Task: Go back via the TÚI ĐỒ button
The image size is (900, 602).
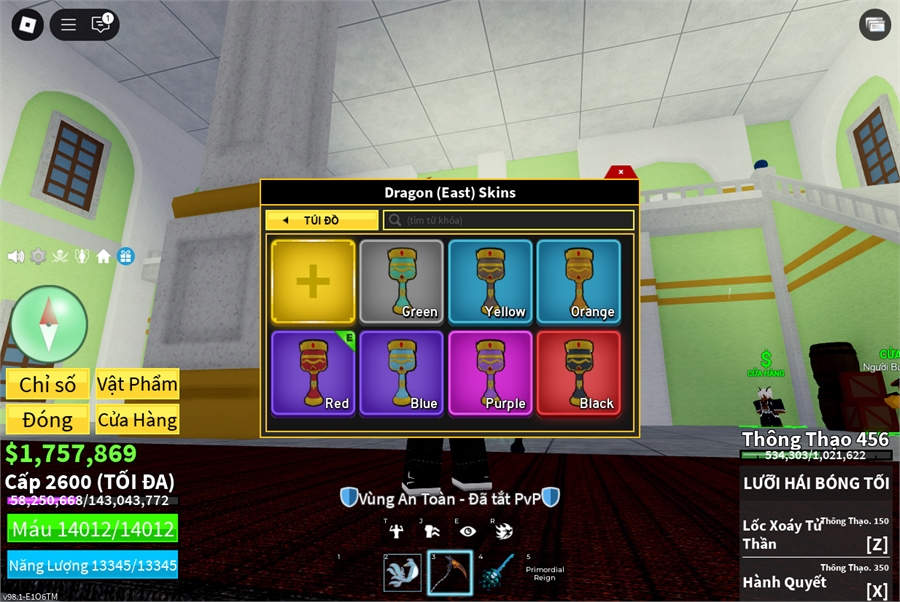Action: pyautogui.click(x=322, y=220)
